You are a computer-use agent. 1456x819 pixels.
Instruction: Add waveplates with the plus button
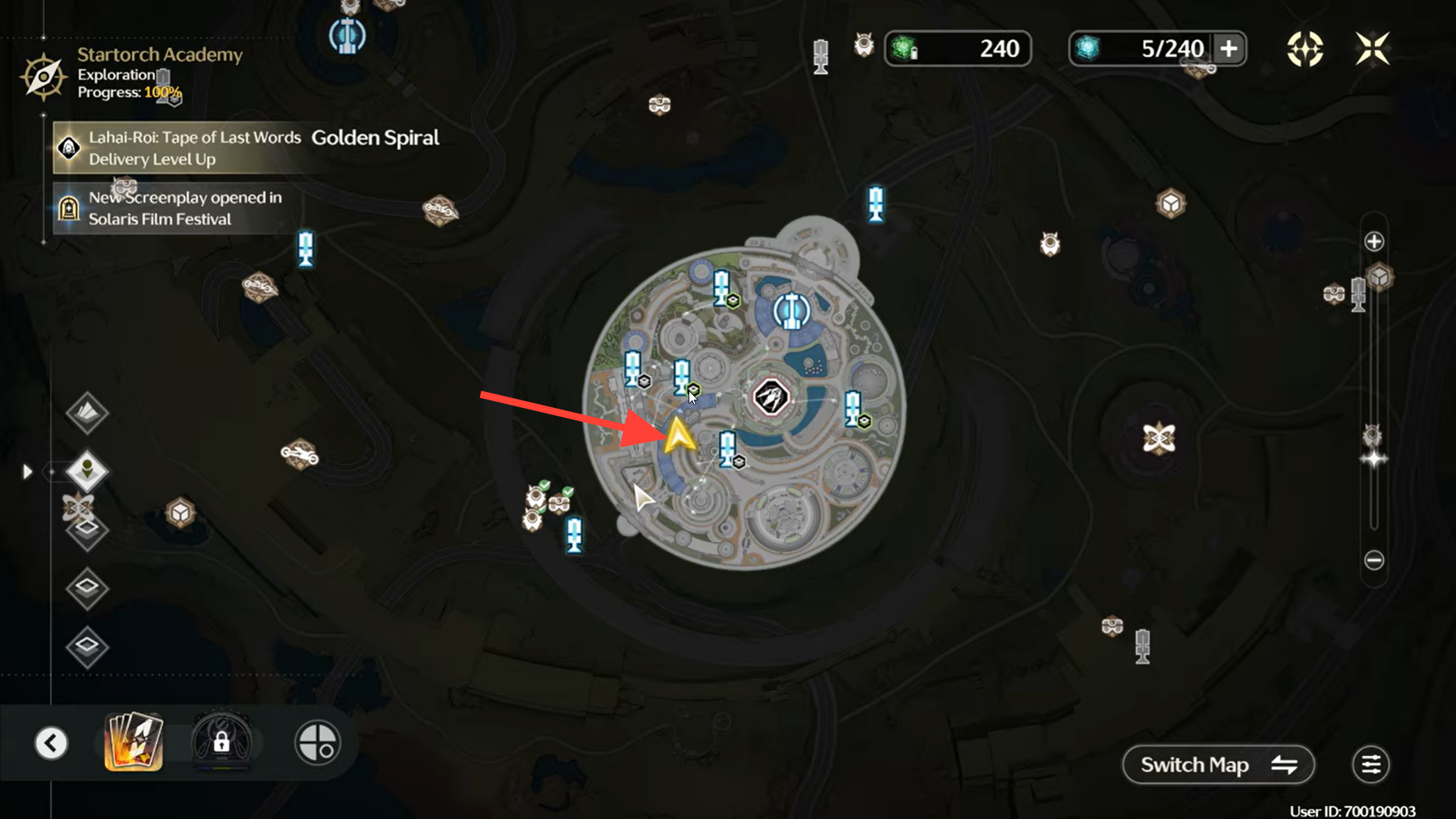click(1228, 49)
